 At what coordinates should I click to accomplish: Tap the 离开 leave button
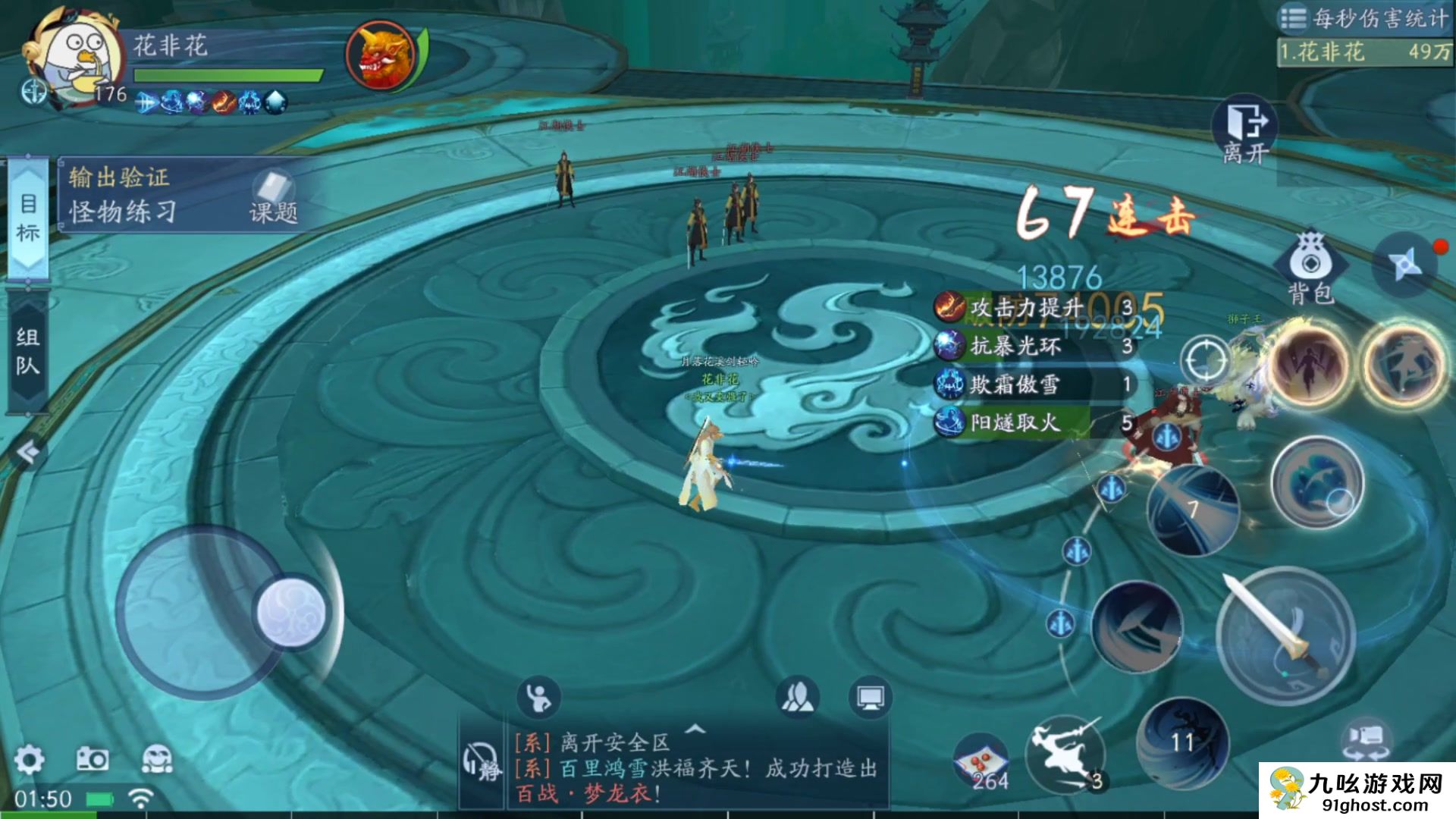point(1245,129)
